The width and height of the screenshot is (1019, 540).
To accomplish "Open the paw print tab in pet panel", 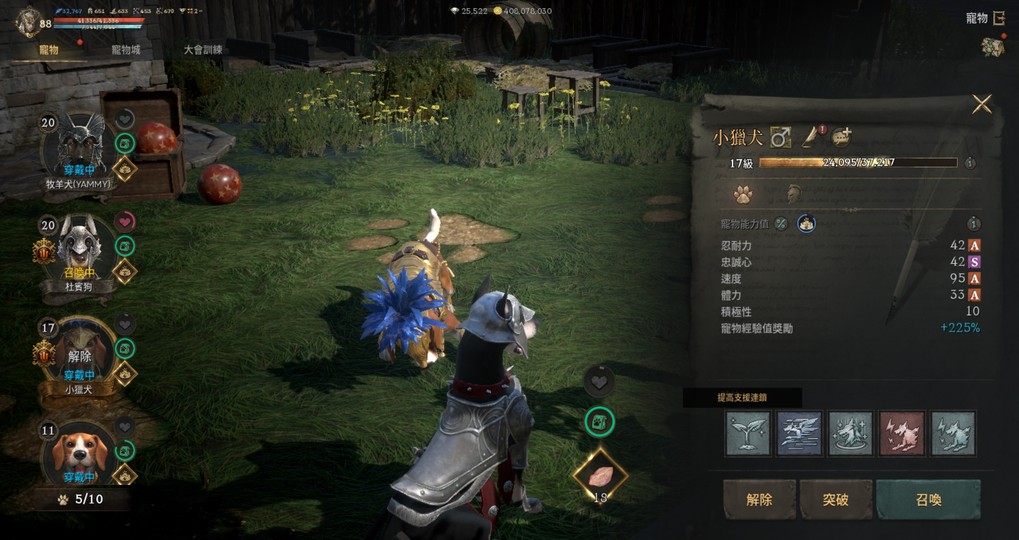I will (x=743, y=194).
